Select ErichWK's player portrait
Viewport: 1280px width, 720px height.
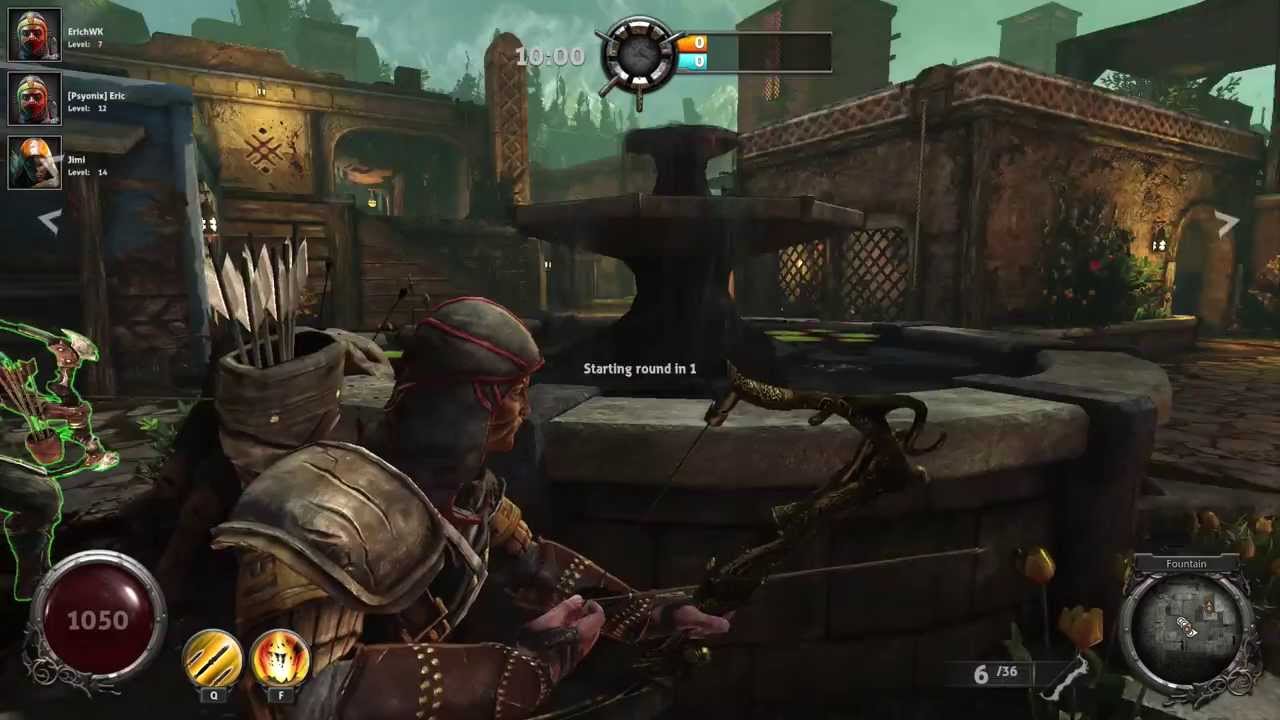point(35,35)
